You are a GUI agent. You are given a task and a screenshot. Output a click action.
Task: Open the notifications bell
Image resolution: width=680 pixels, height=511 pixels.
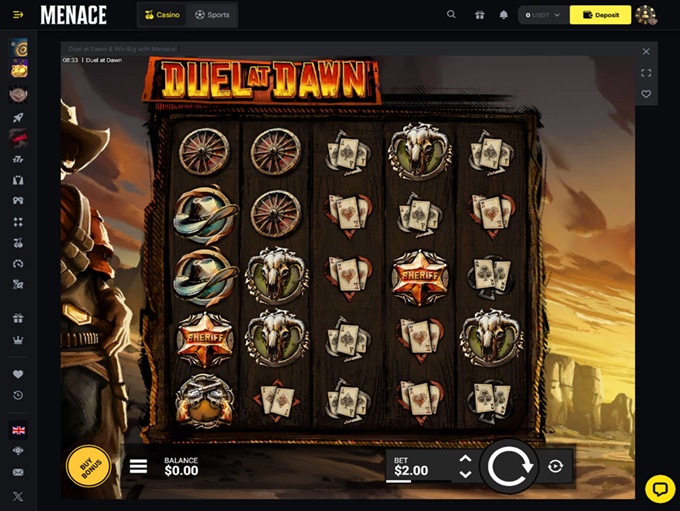504,15
